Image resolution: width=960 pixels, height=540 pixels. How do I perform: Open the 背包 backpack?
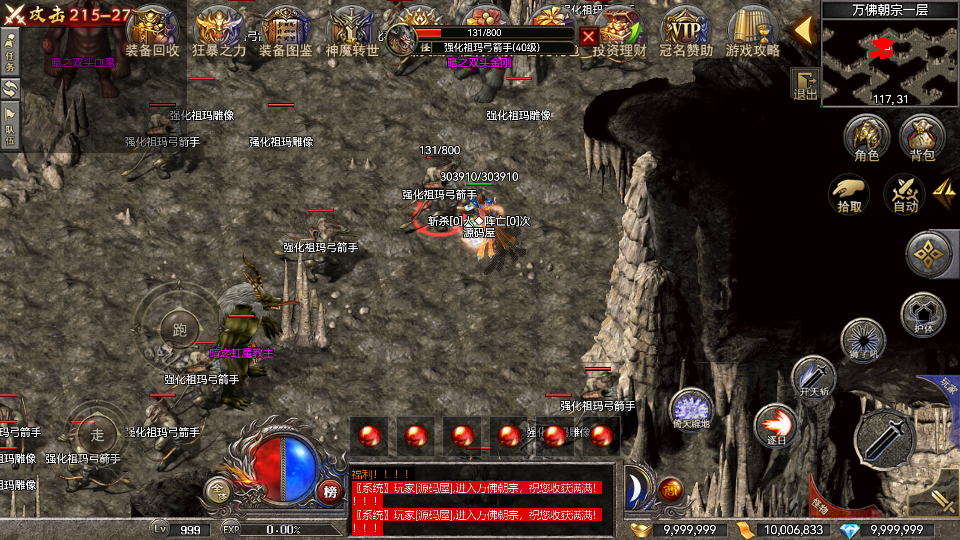(x=922, y=138)
